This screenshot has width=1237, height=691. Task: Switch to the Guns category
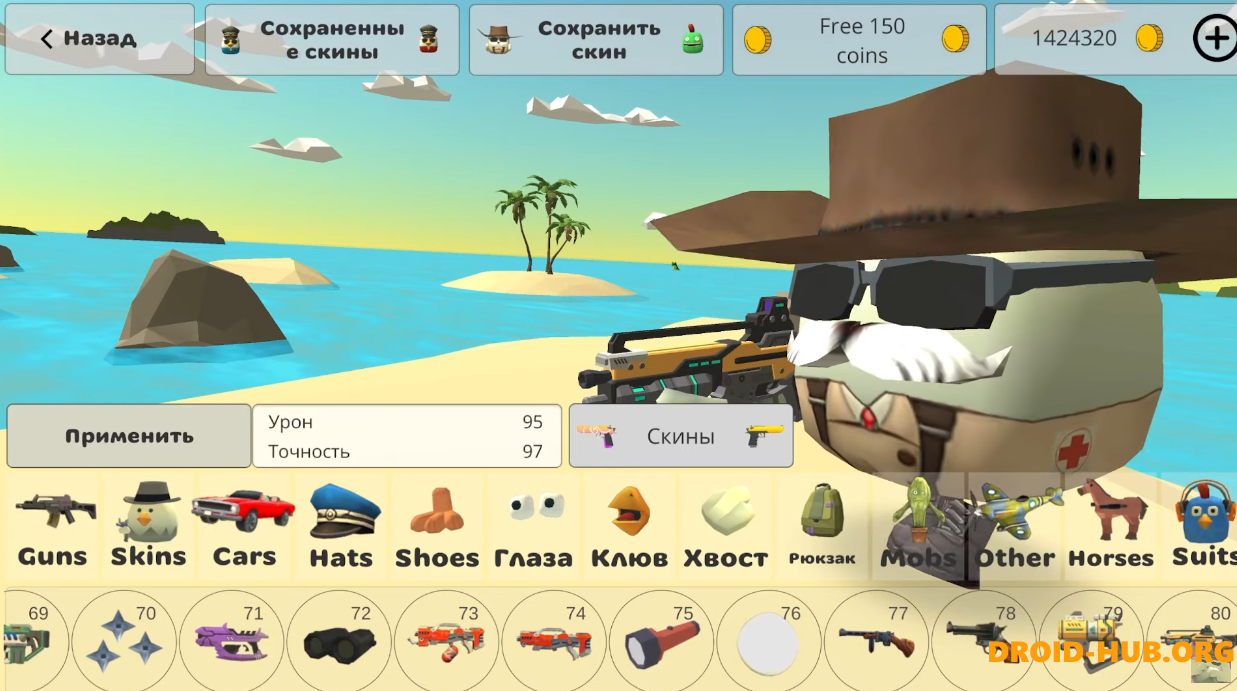click(x=53, y=527)
